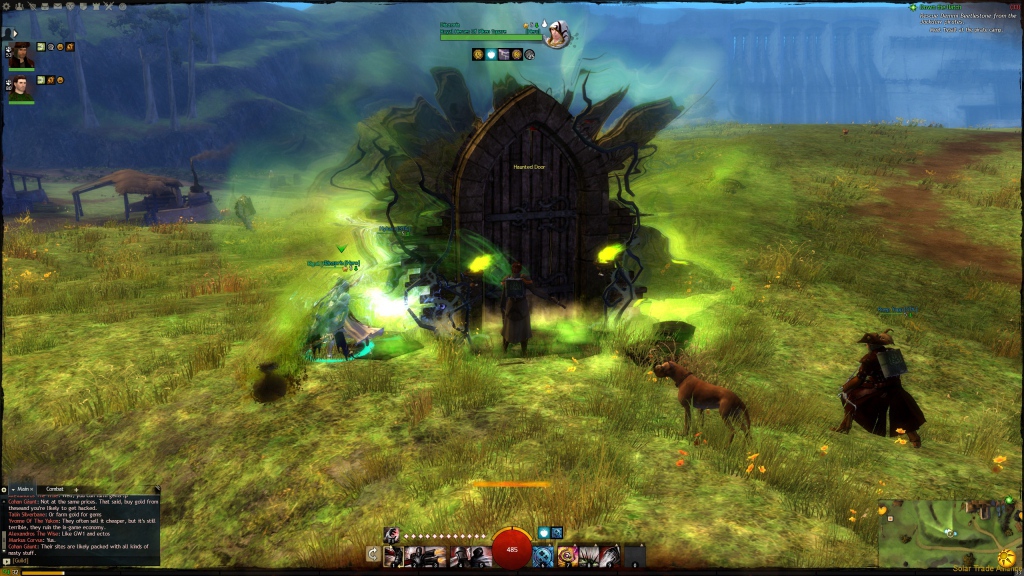The image size is (1024, 576).
Task: Activate the profession skill above the weapon bar
Action: point(391,533)
